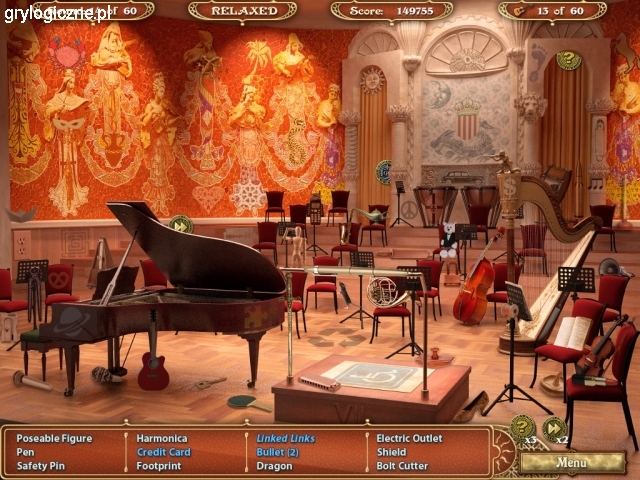The height and width of the screenshot is (480, 640).
Task: Click Bolt Cutter in the item list
Action: 402,465
